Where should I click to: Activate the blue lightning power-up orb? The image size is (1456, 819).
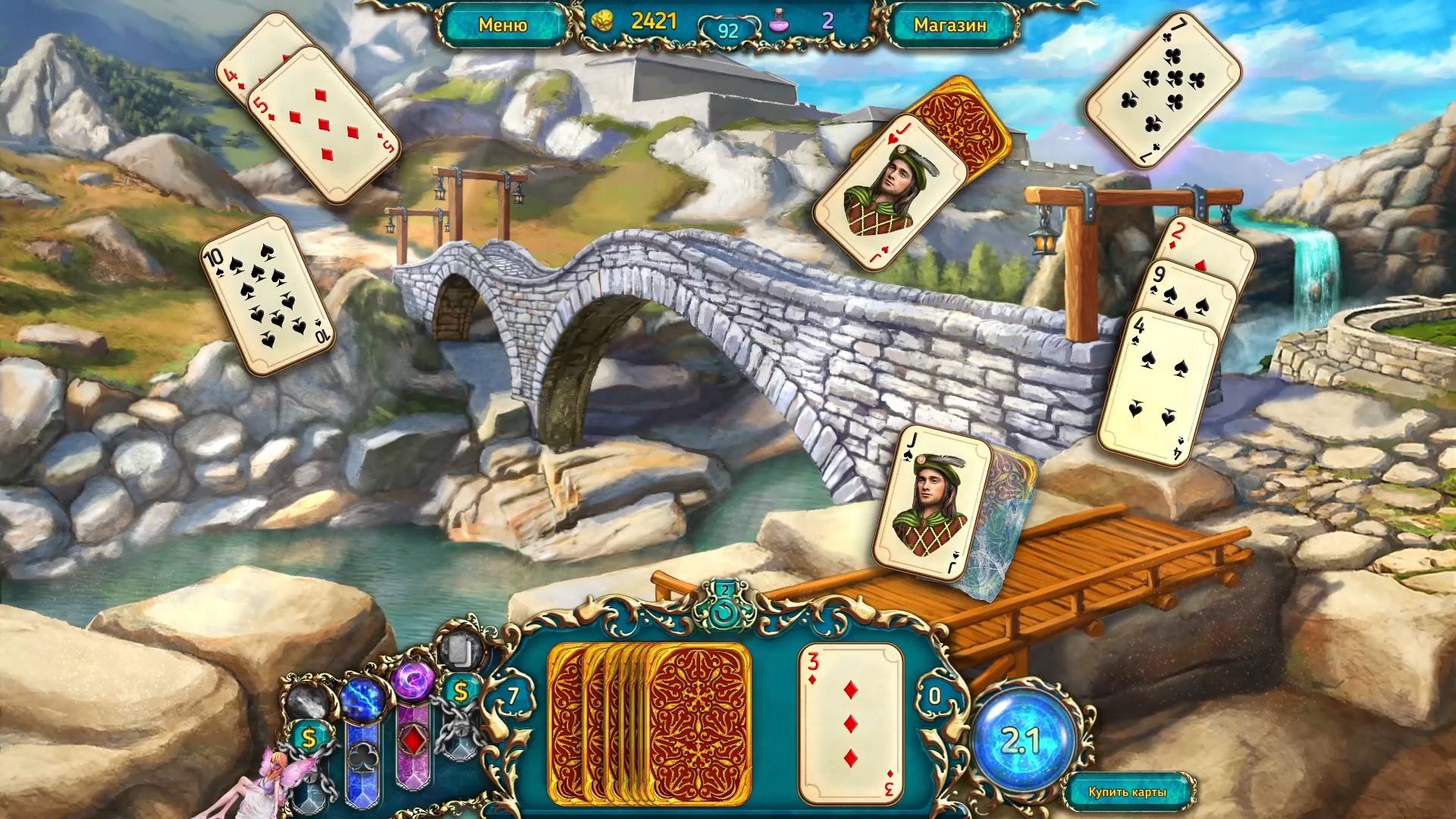pos(362,700)
